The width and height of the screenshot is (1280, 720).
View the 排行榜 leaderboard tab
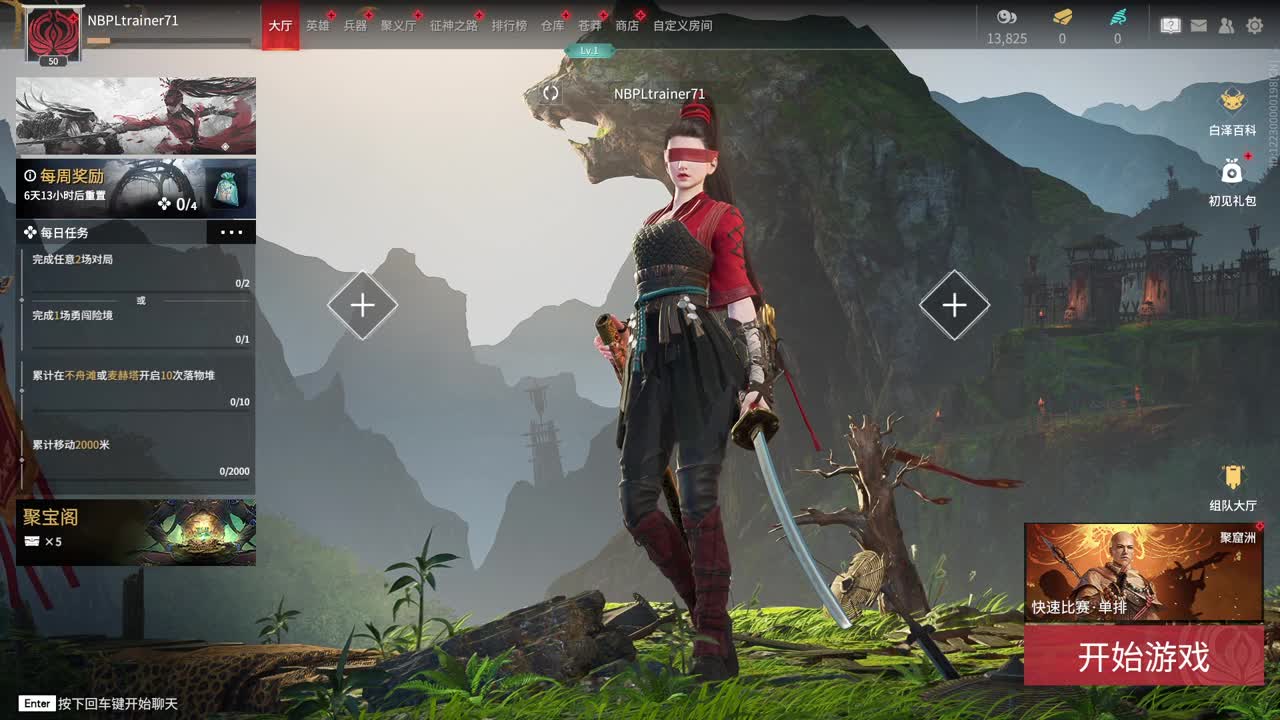coord(509,26)
